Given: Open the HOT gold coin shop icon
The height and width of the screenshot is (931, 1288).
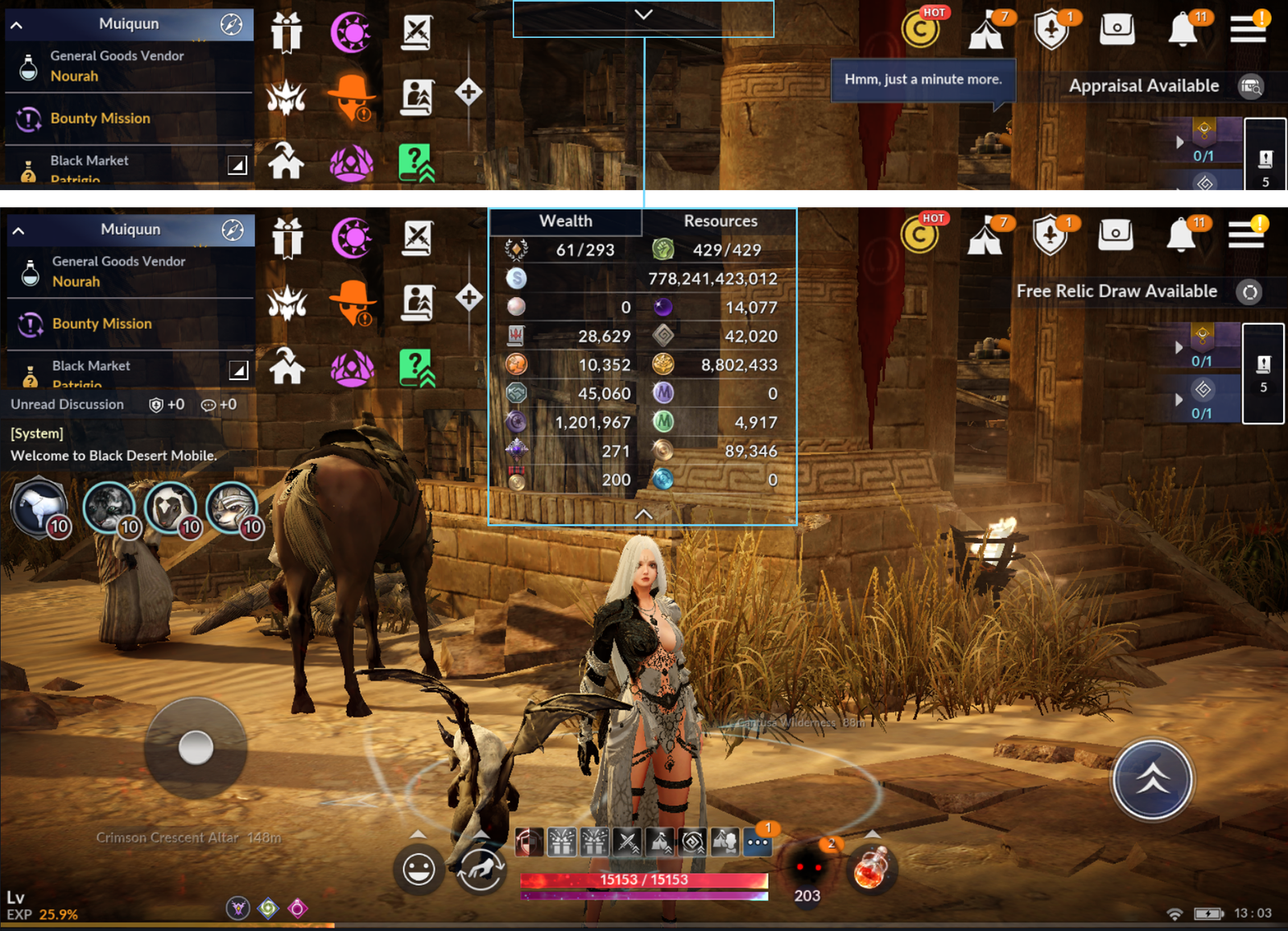Looking at the screenshot, I should pyautogui.click(x=920, y=235).
